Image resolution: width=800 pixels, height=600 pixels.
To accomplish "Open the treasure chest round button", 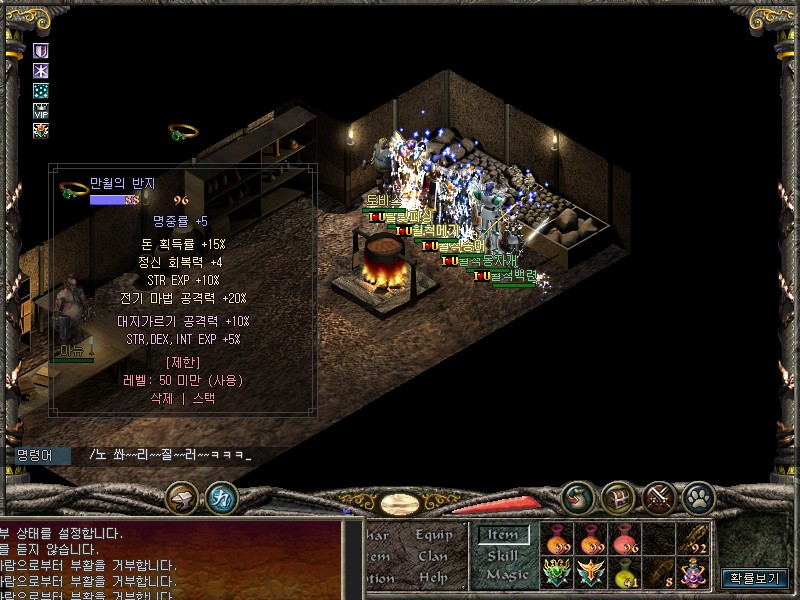I will [618, 496].
